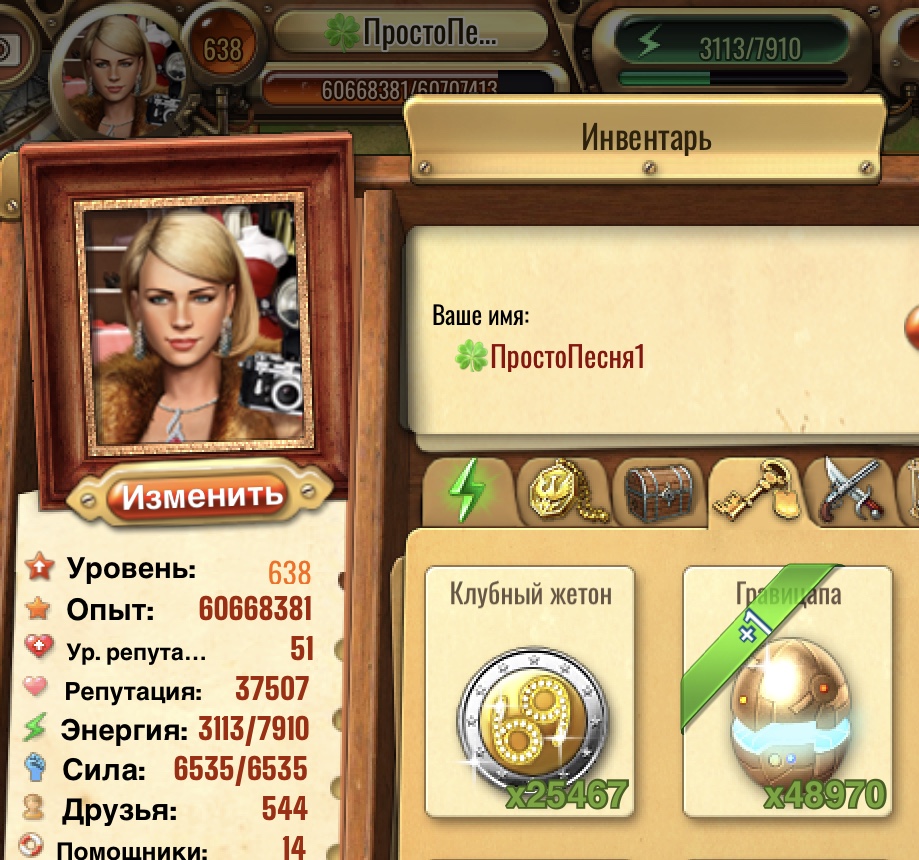Select the golden keys tab
919x860 pixels.
pyautogui.click(x=754, y=492)
